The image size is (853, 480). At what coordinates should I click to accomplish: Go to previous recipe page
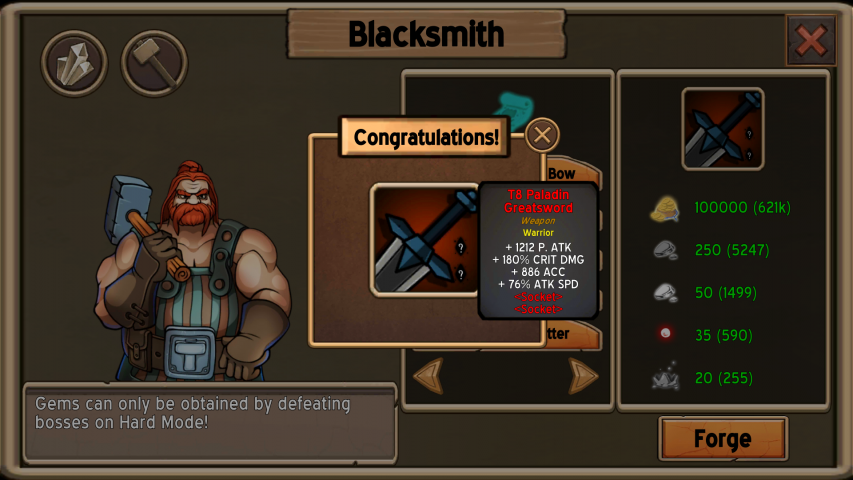pyautogui.click(x=428, y=376)
